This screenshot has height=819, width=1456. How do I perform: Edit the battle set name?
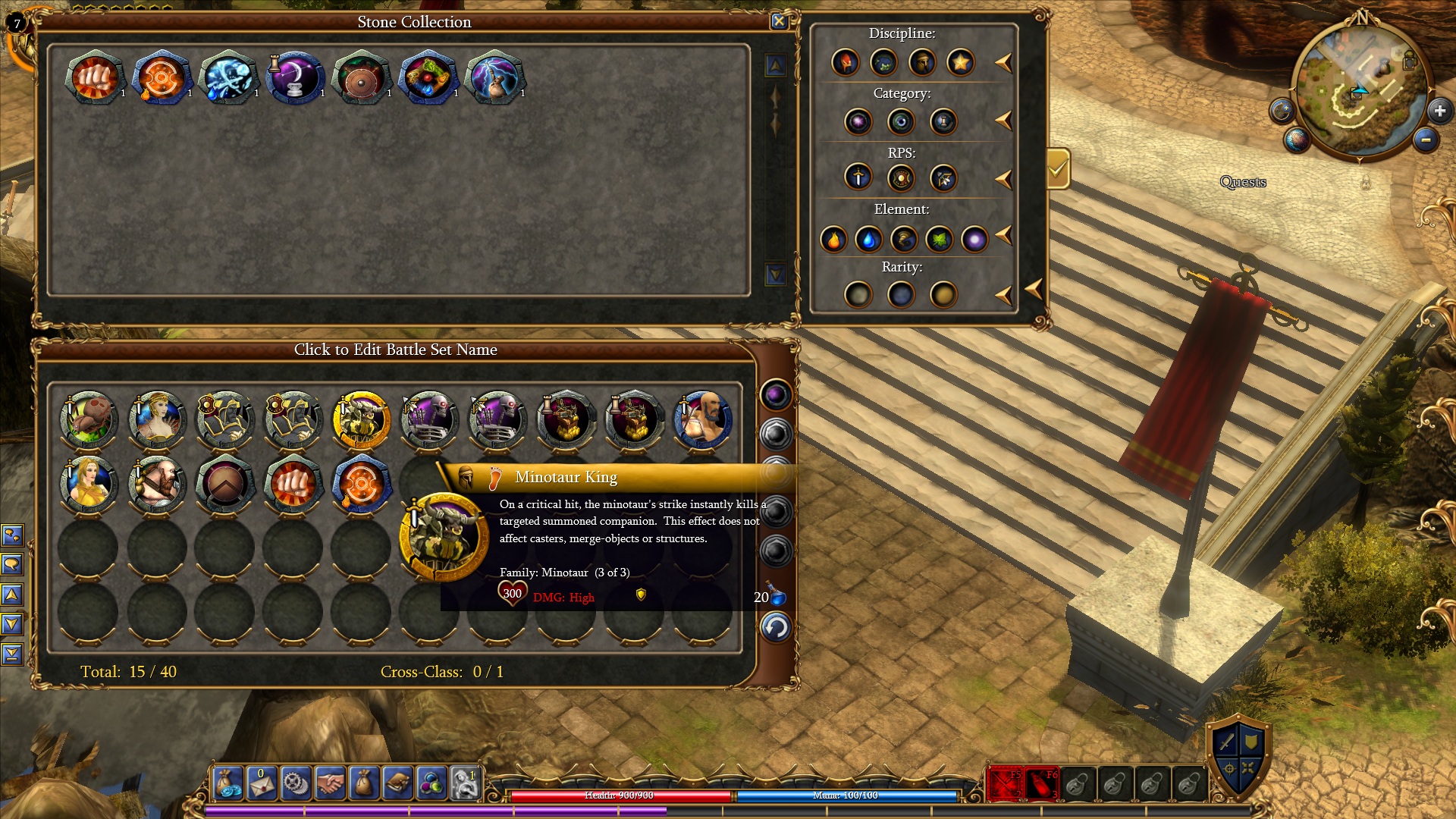pyautogui.click(x=395, y=350)
